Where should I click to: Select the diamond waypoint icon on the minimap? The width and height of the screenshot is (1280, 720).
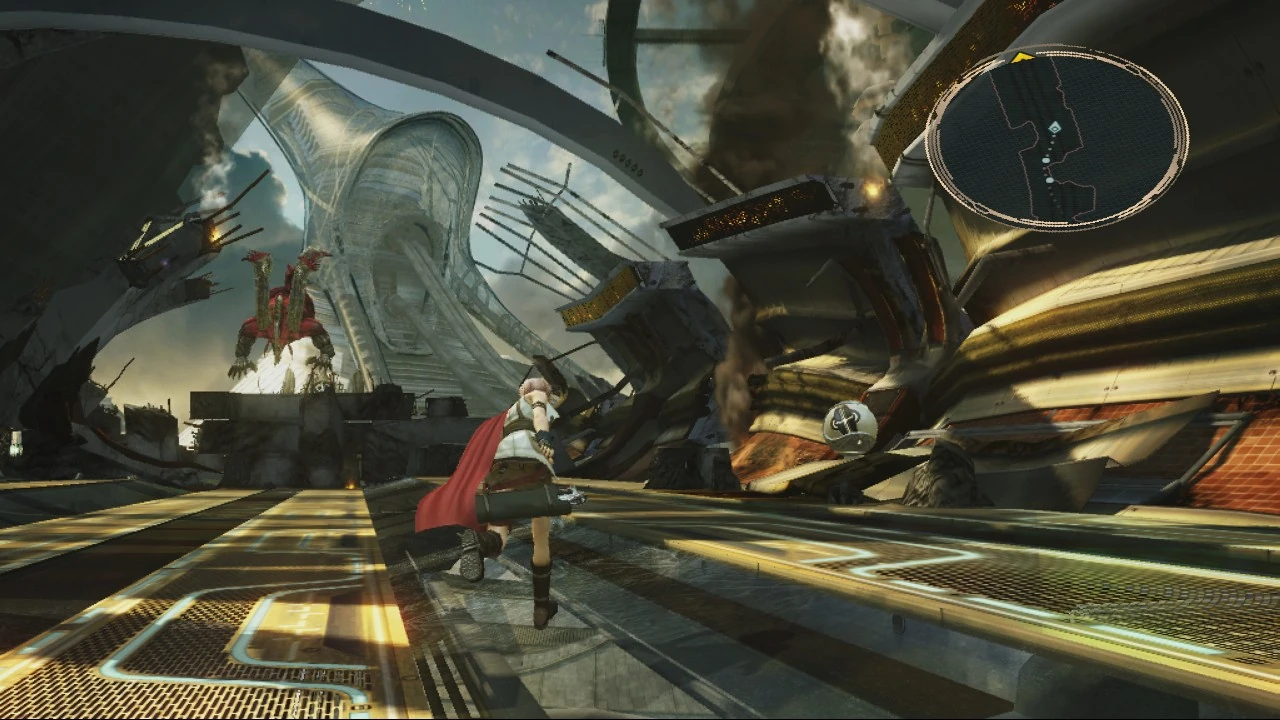(1055, 128)
